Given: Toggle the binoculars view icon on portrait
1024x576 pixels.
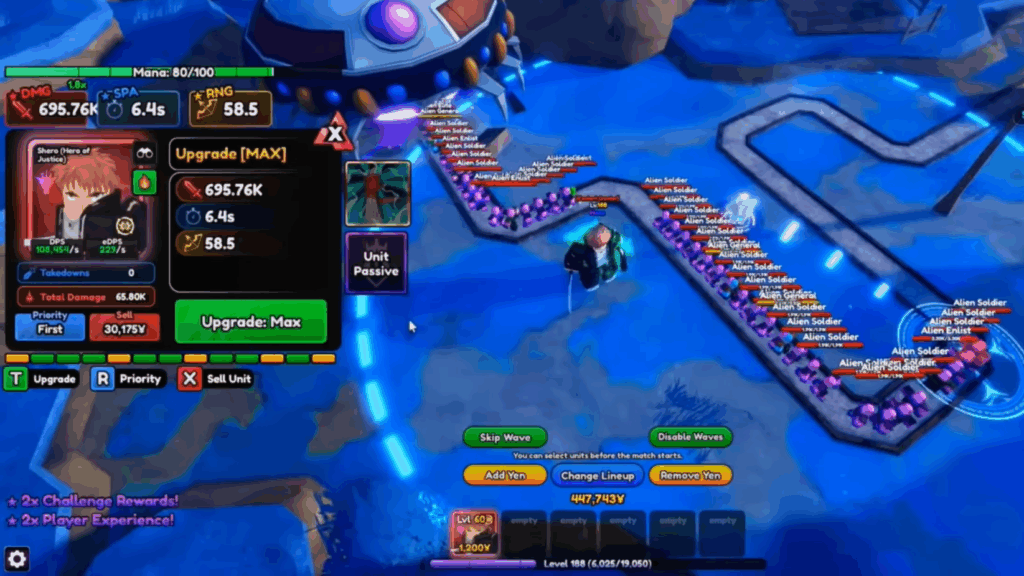Looking at the screenshot, I should (x=144, y=153).
